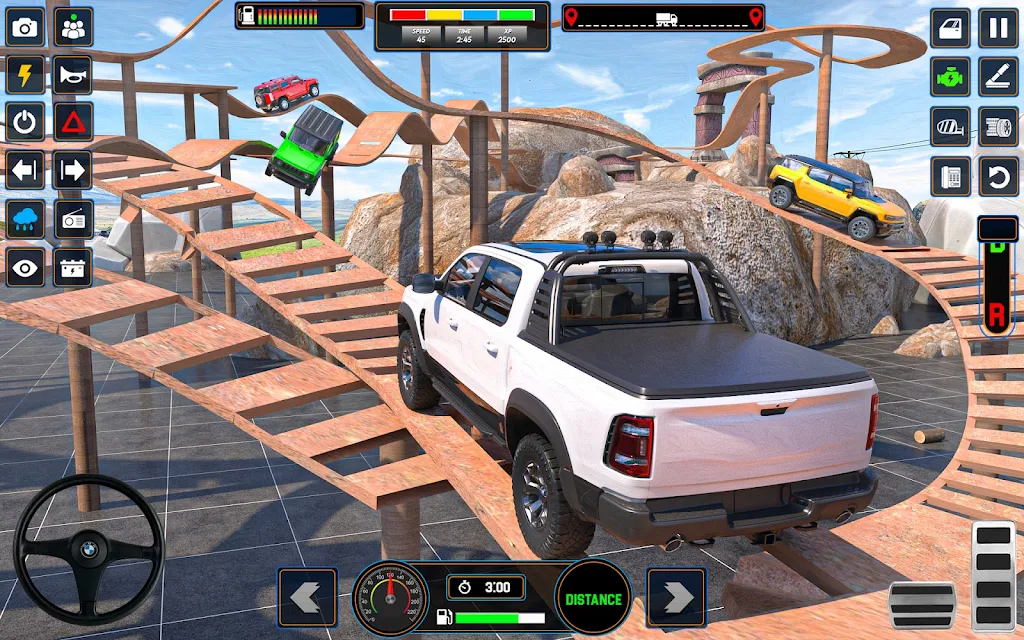
Task: Click the eye visibility icon
Action: click(25, 267)
